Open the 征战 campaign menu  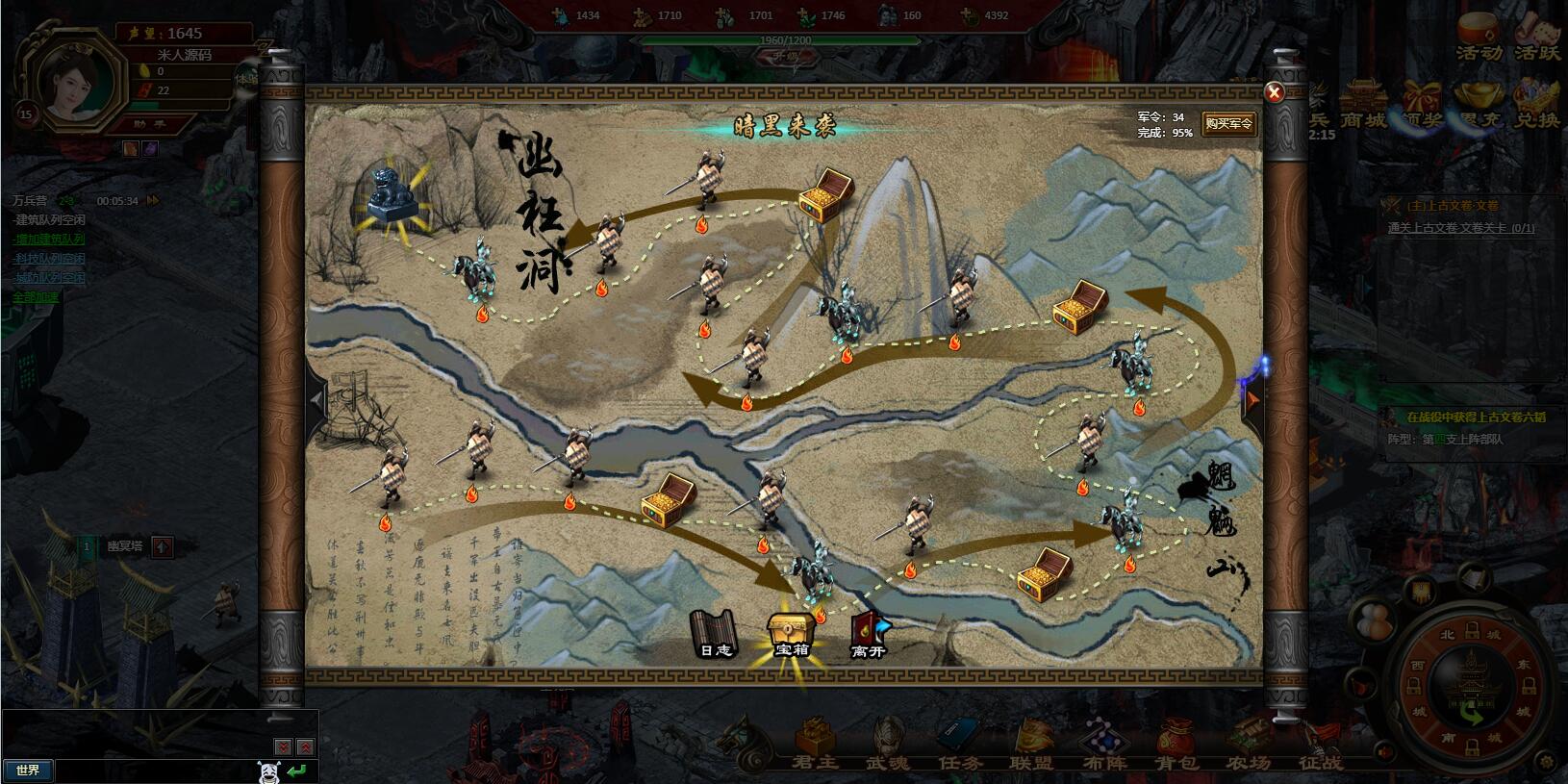tap(1320, 747)
